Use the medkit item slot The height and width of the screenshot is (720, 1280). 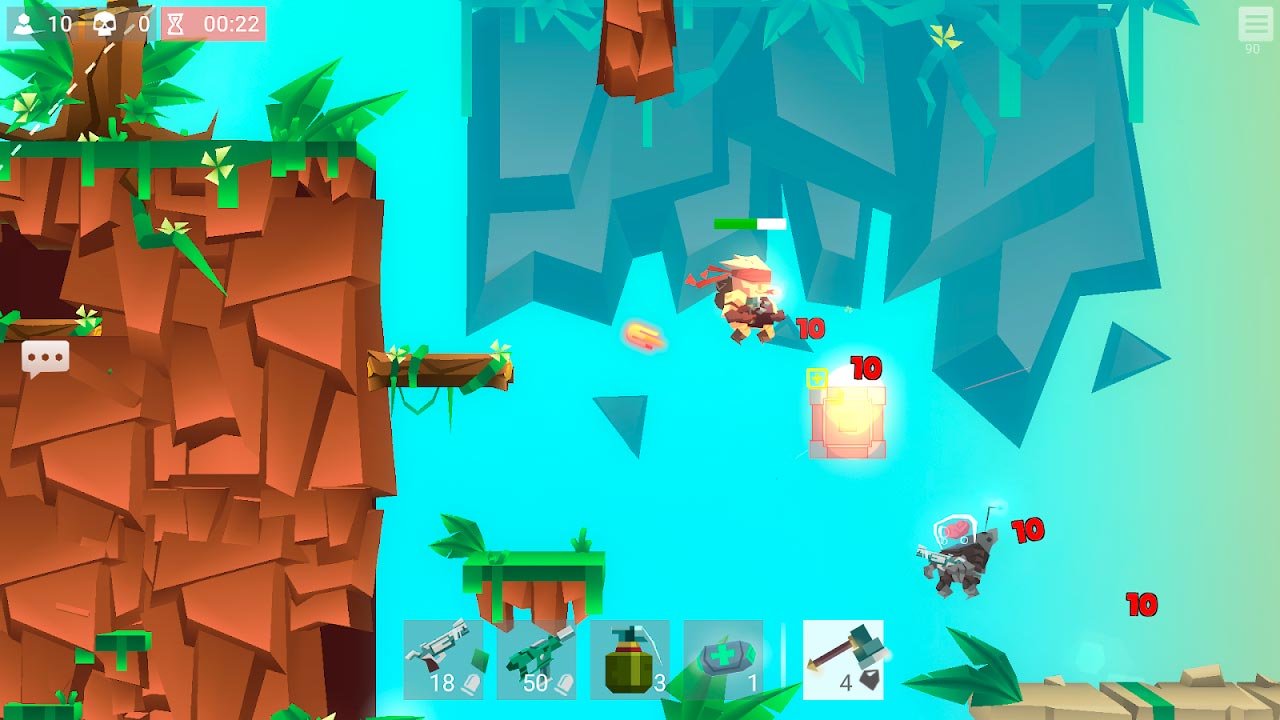(x=723, y=659)
